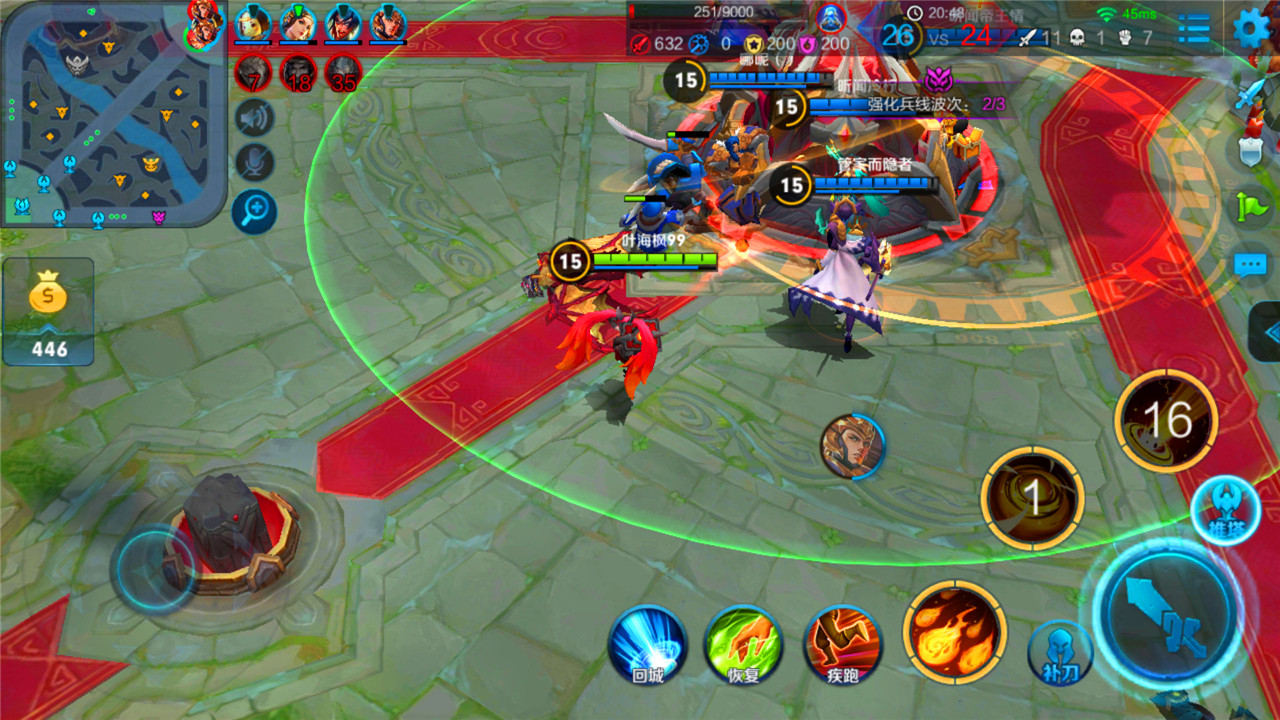Hit the main basic attack button
Image resolution: width=1280 pixels, height=720 pixels.
tap(1167, 614)
